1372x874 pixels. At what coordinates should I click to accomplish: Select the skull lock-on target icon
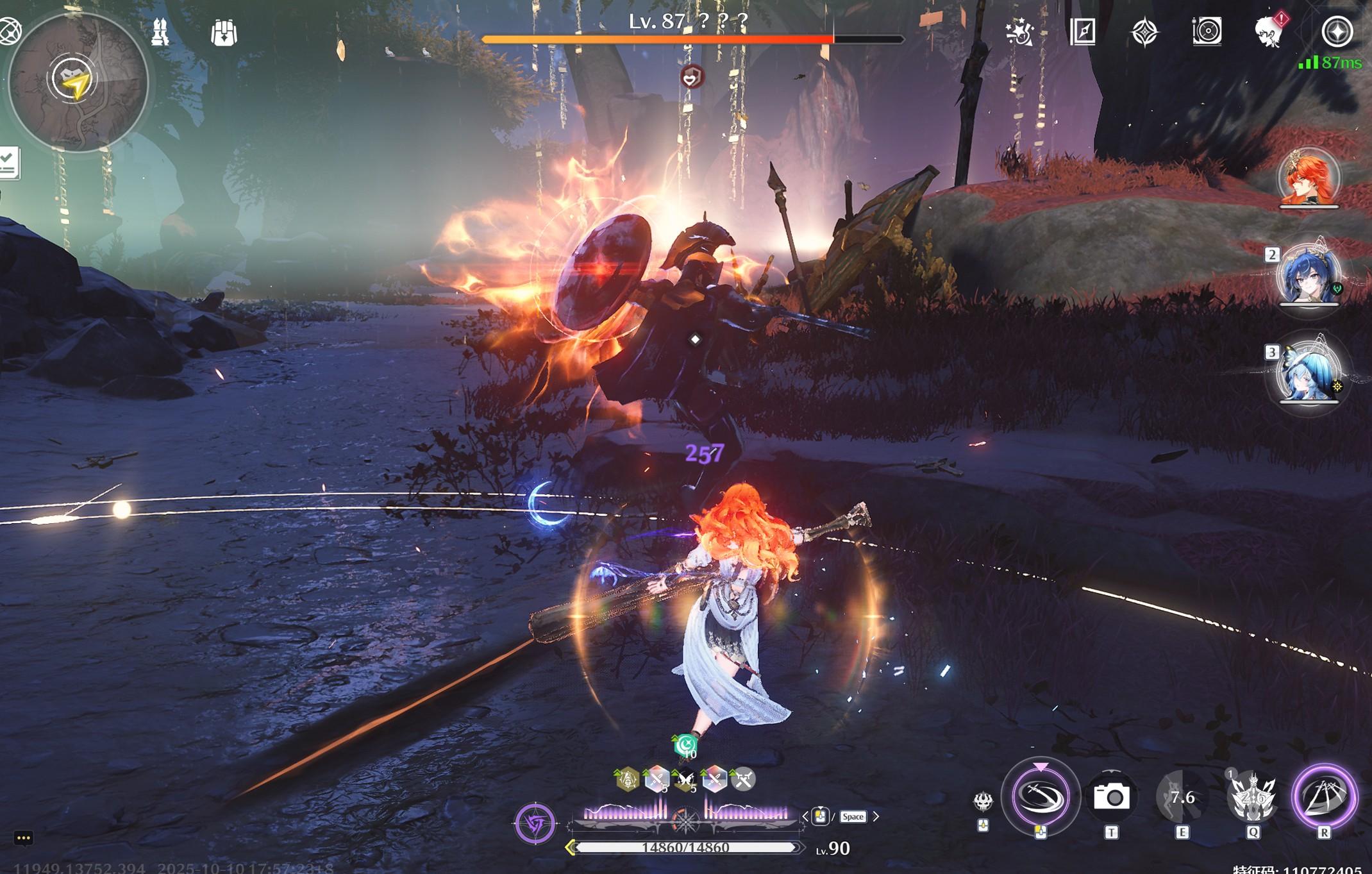[x=983, y=801]
